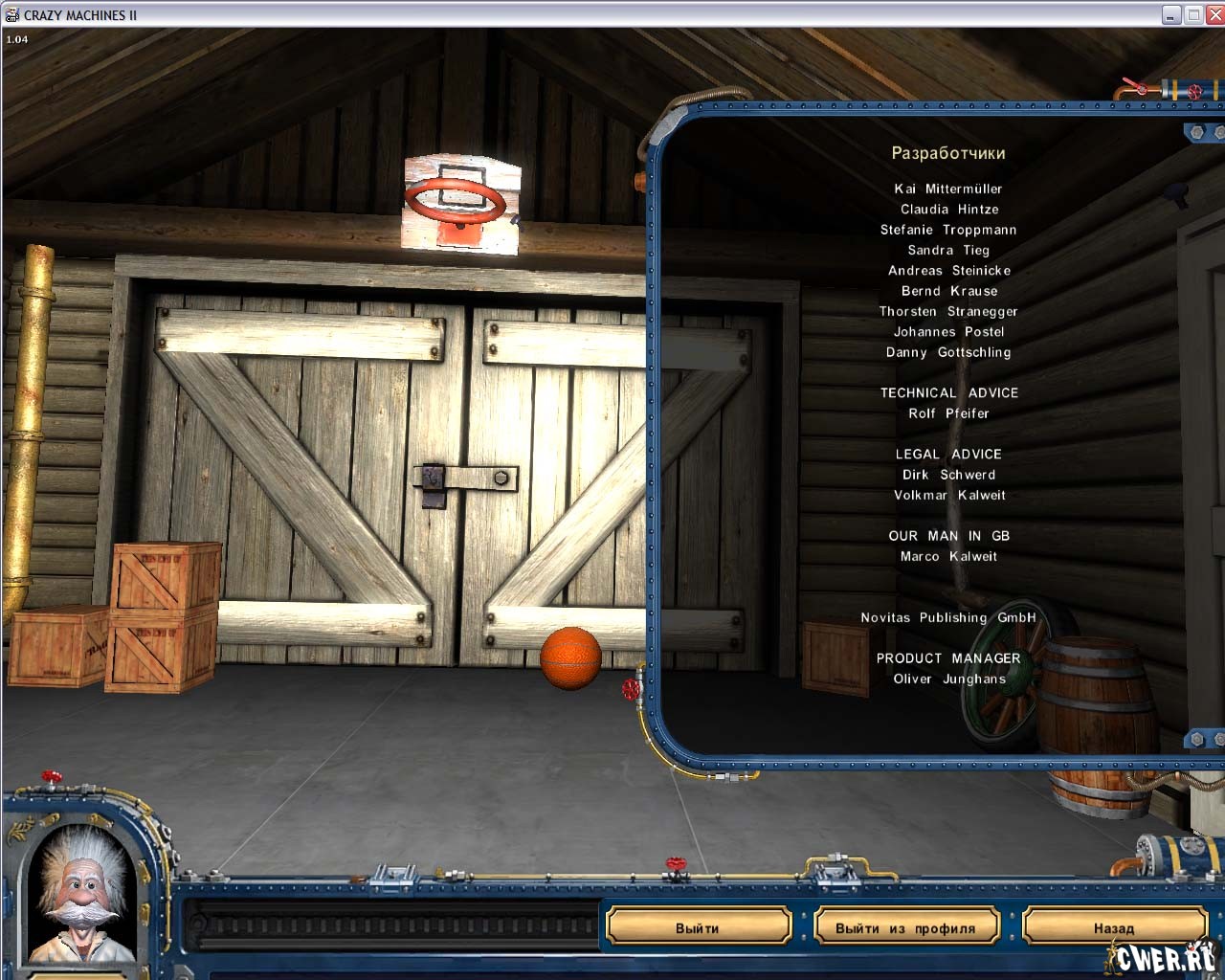Screen dimensions: 1225x980
Task: Click the Выйти exit button
Action: coord(698,927)
